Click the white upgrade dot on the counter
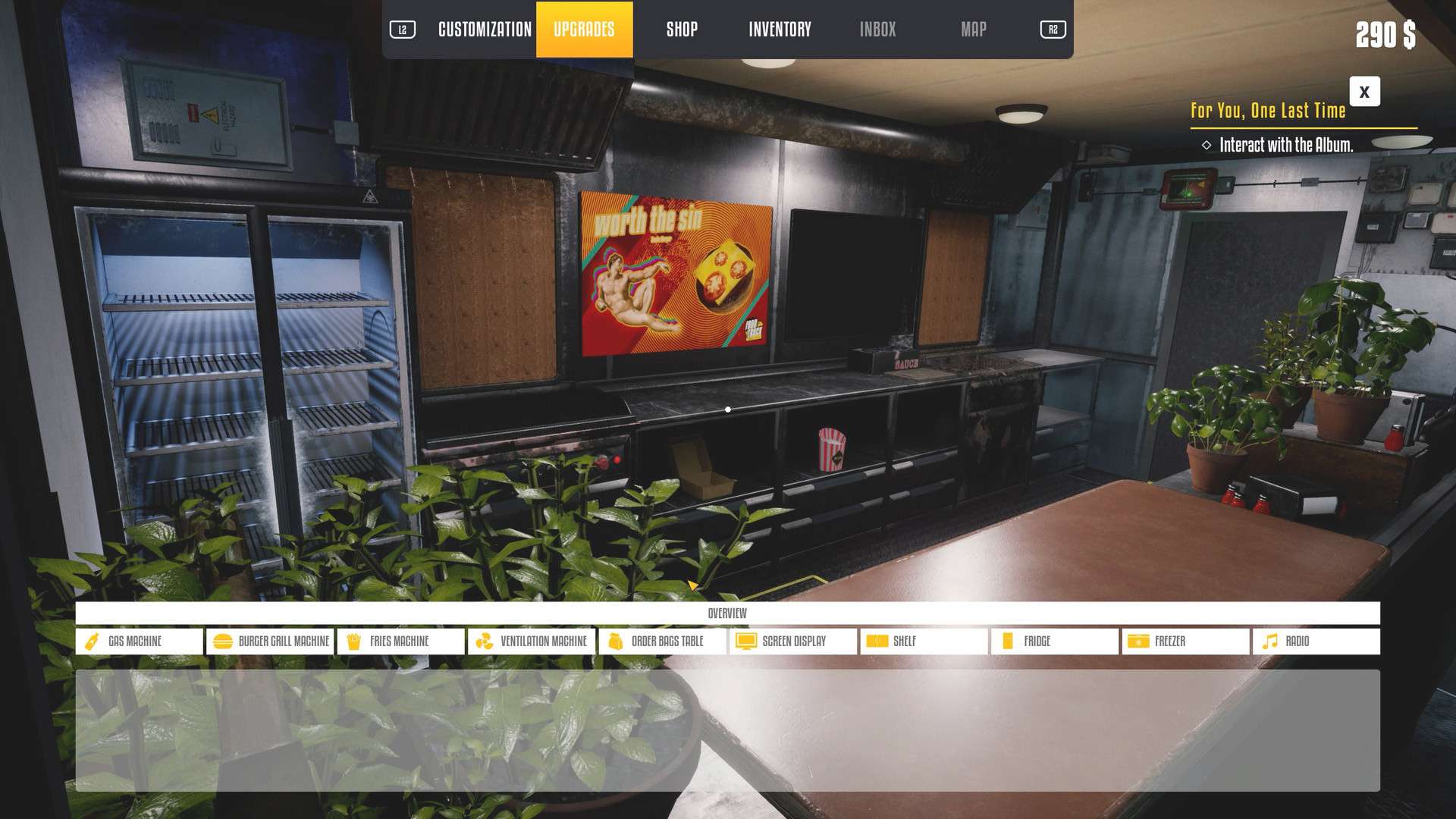 [727, 409]
